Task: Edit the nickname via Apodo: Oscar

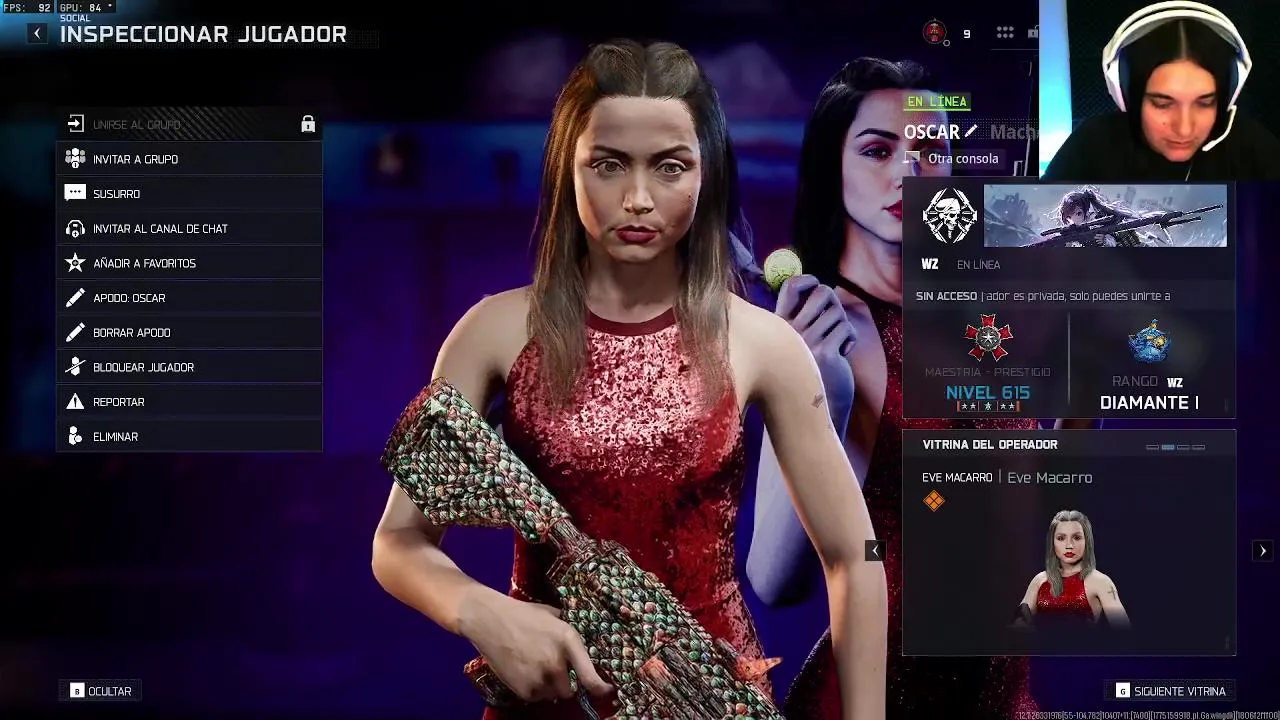Action: (129, 298)
